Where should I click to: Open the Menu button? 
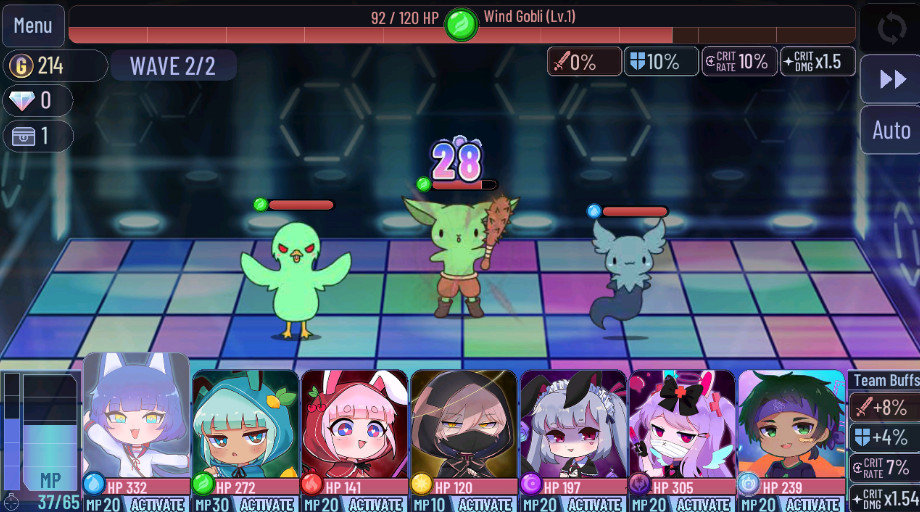click(33, 25)
